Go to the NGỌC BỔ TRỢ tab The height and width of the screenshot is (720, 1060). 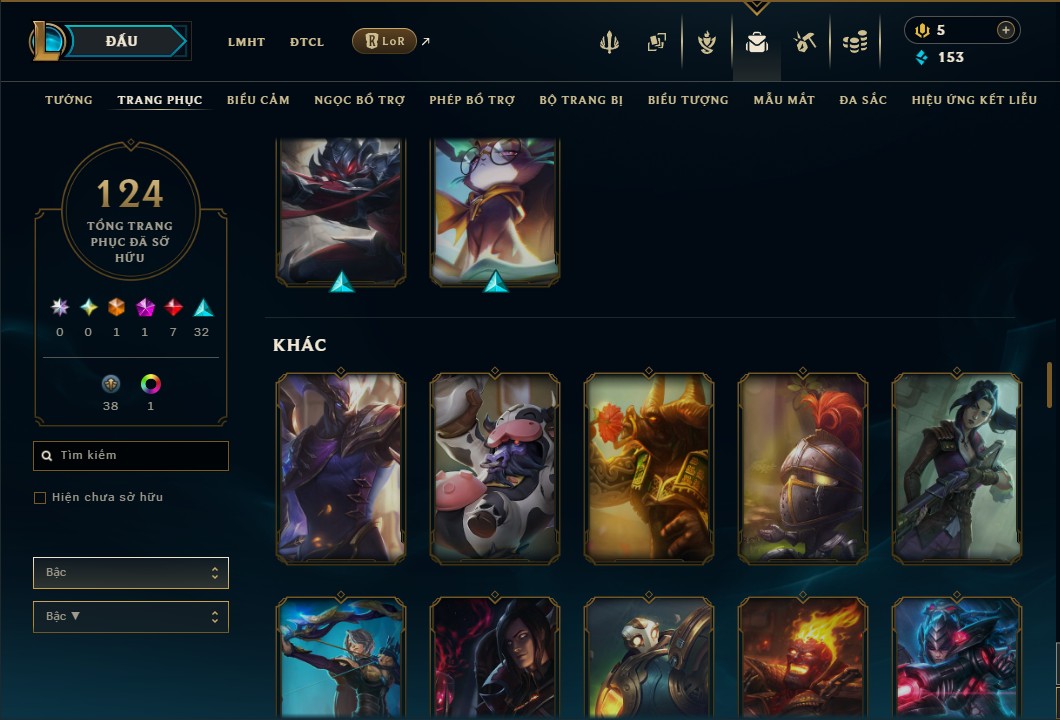(x=359, y=100)
